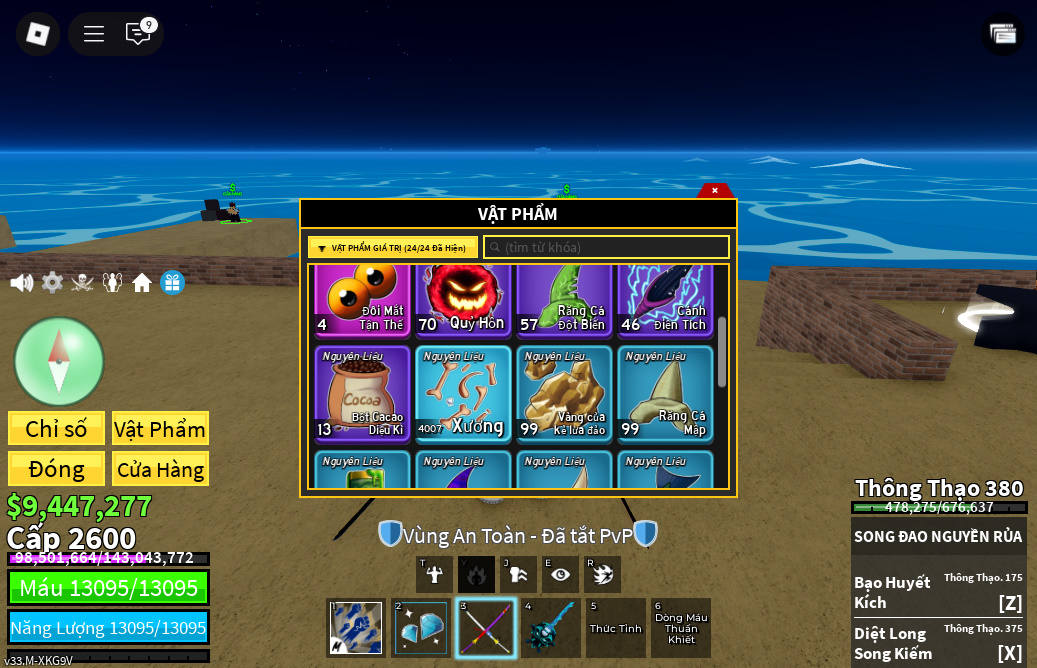Toggle the sound speaker icon

click(21, 283)
